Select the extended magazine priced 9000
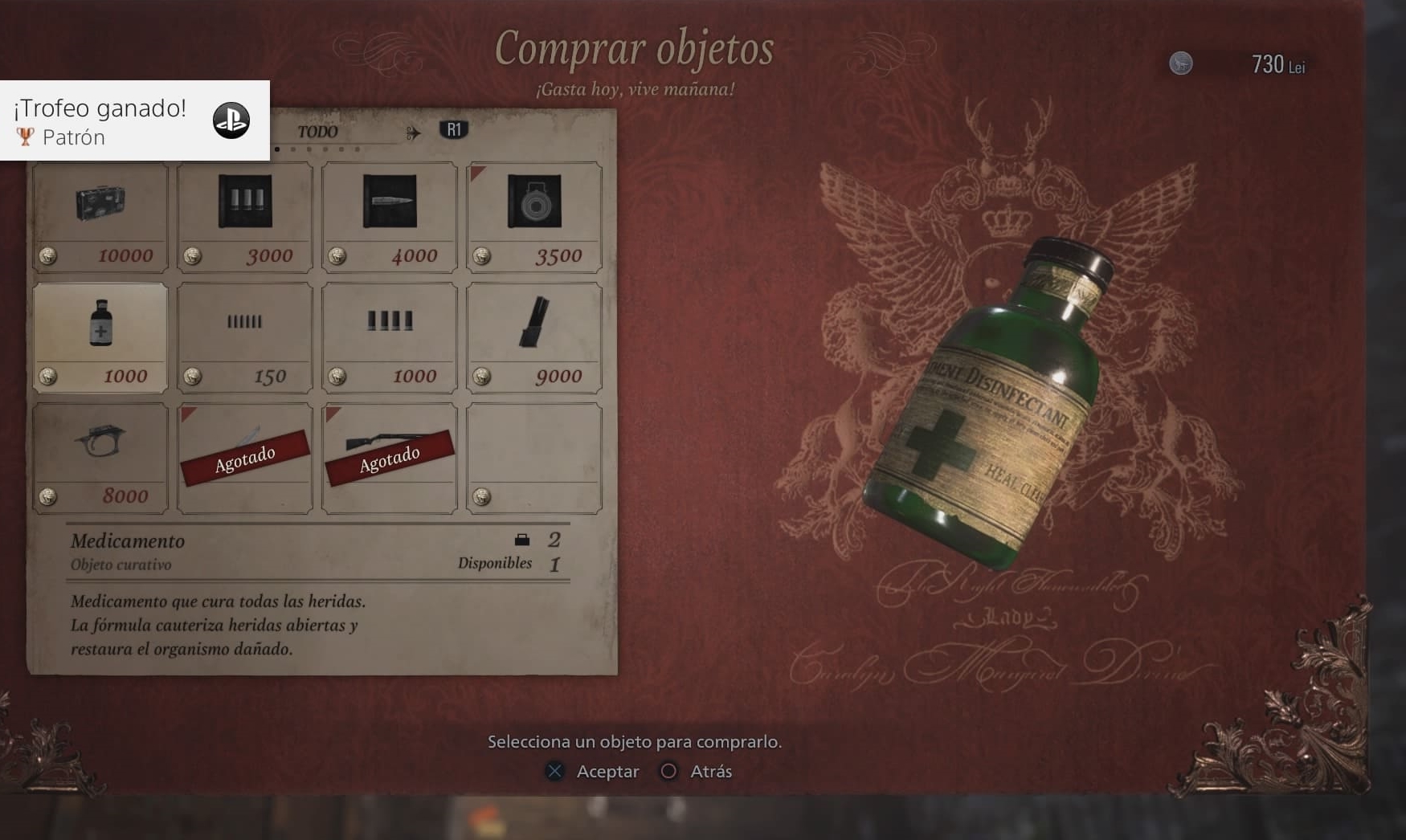Image resolution: width=1406 pixels, height=840 pixels. pyautogui.click(x=534, y=337)
